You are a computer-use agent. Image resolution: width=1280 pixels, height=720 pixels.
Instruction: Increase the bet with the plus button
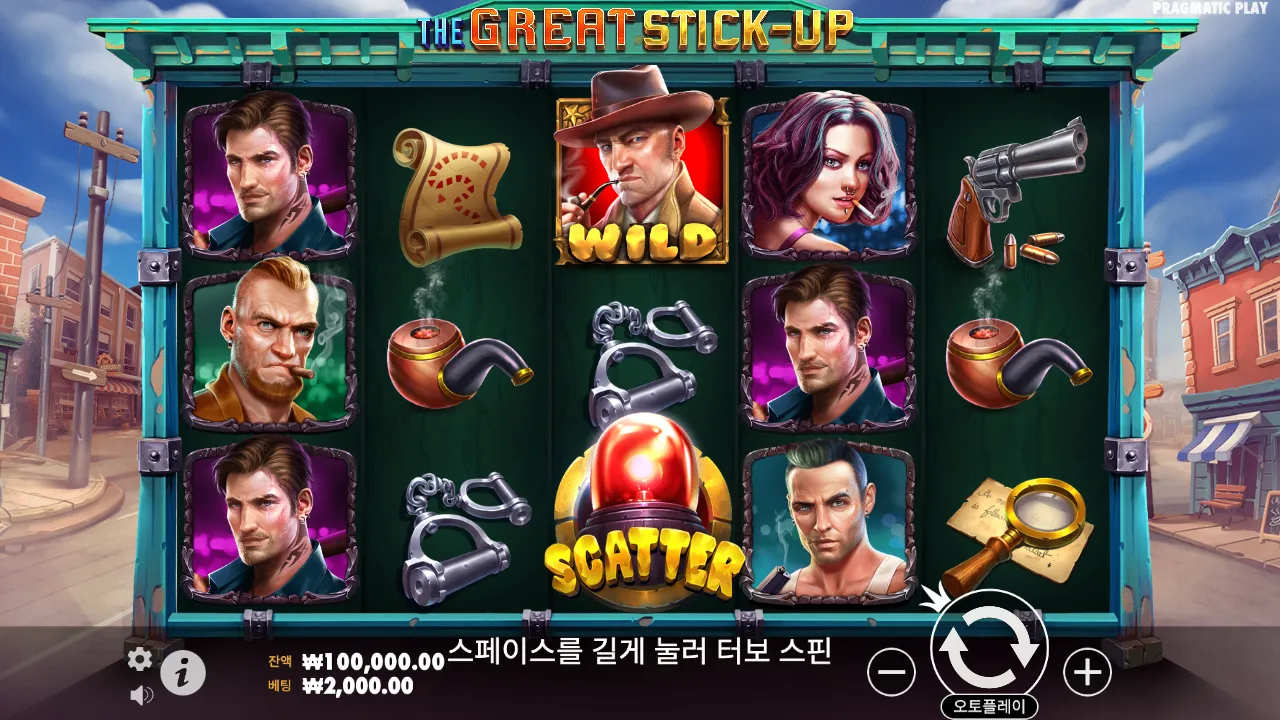1088,675
